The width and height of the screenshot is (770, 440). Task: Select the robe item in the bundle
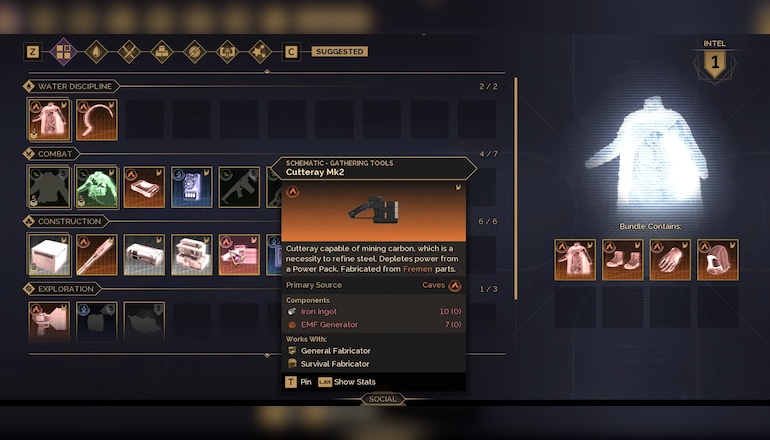click(575, 260)
